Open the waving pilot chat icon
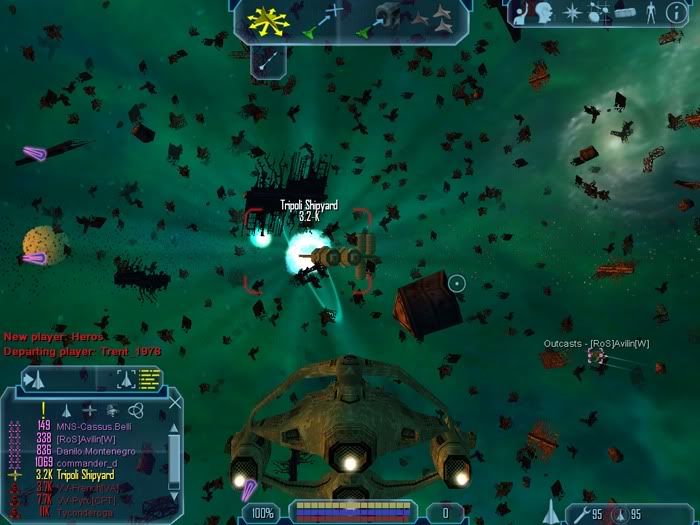The height and width of the screenshot is (525, 700). pos(520,14)
